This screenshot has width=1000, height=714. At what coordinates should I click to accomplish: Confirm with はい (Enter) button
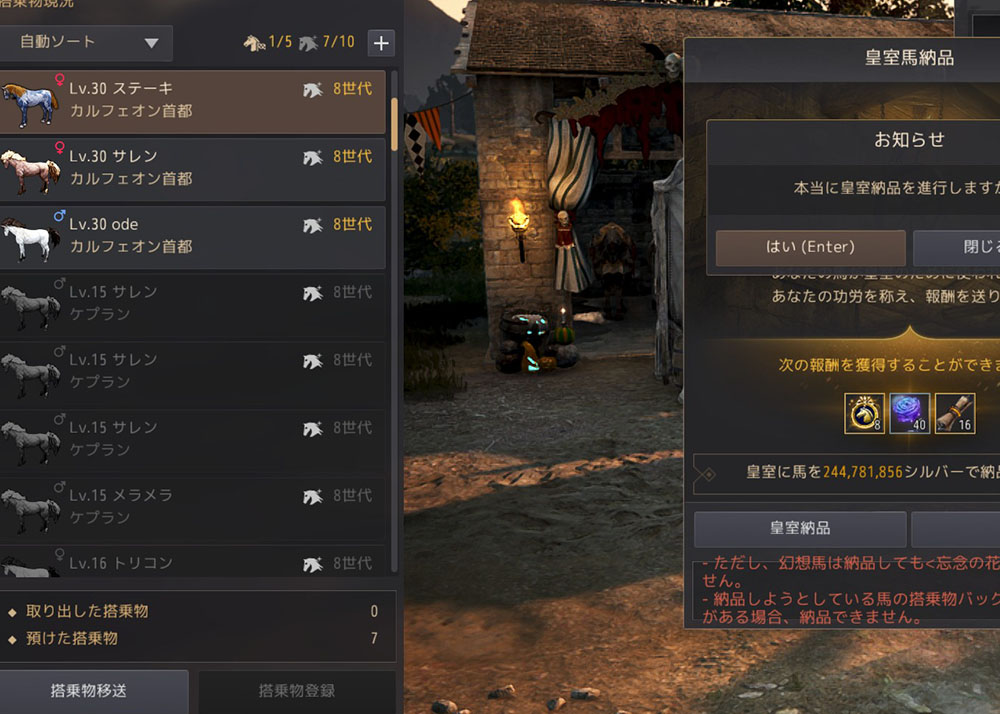(x=810, y=247)
